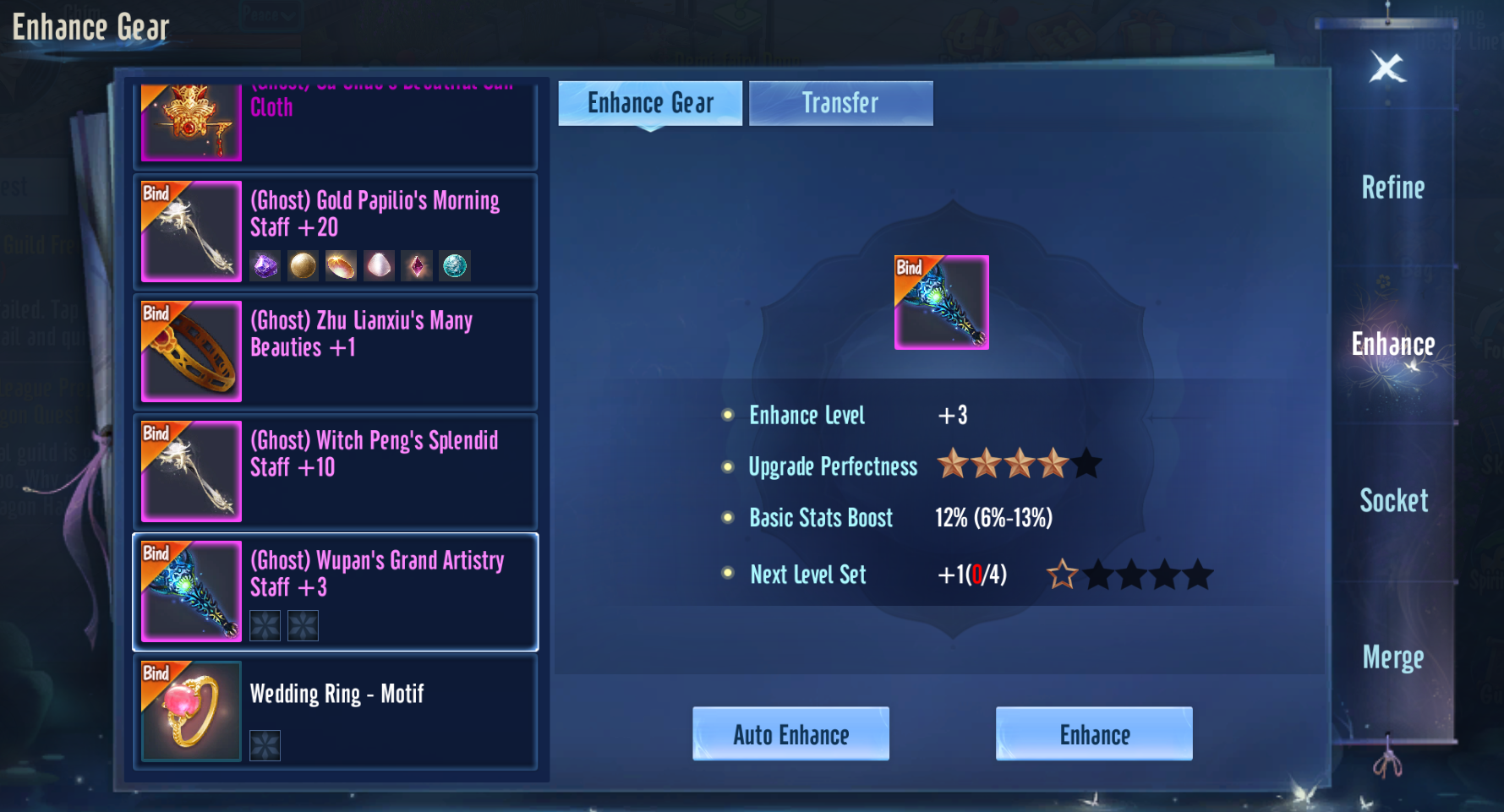This screenshot has width=1504, height=812.
Task: Choose the Wedding Ring - Motif row
Action: 336,711
